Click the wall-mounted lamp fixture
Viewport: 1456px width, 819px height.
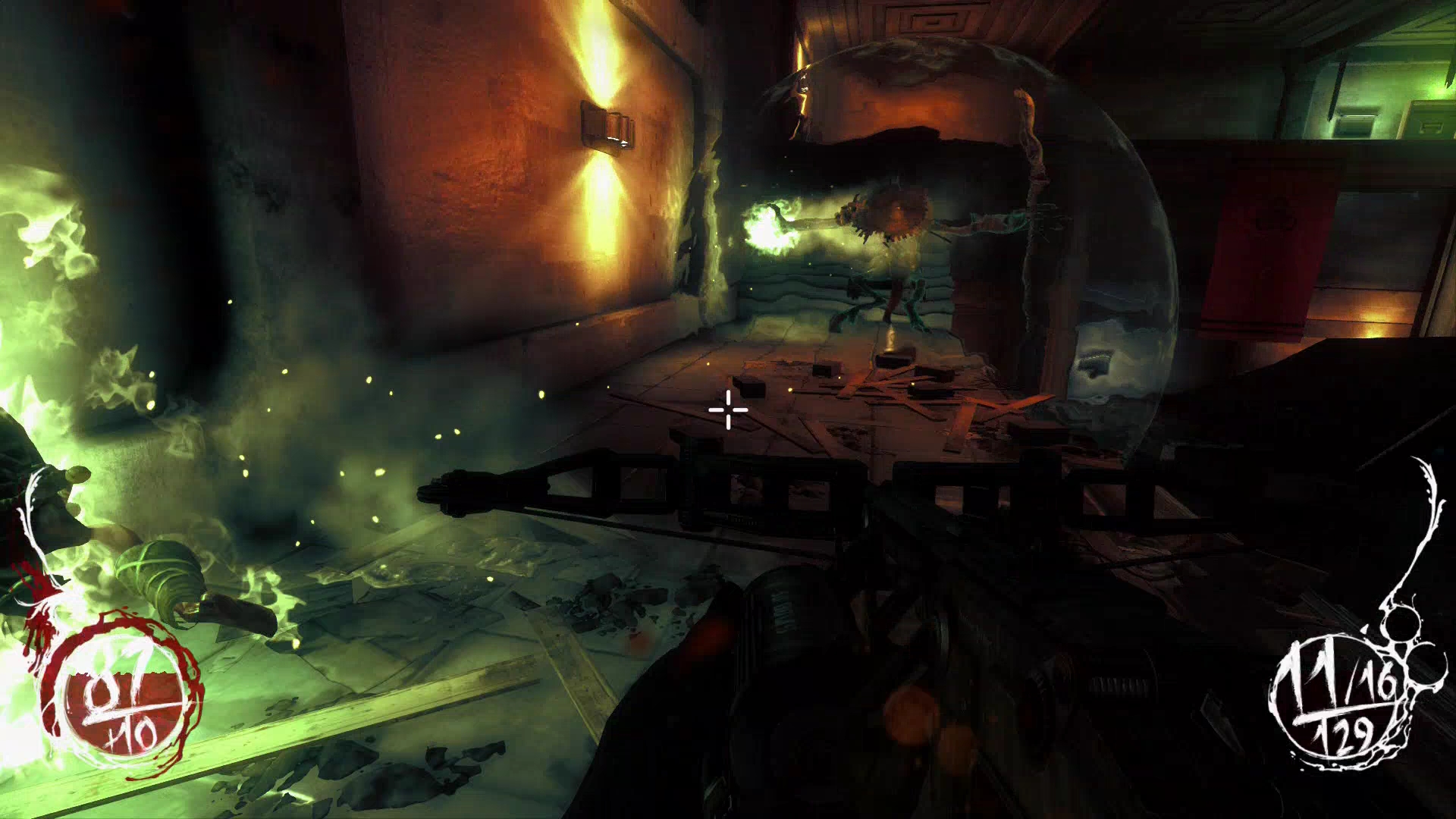(x=607, y=125)
